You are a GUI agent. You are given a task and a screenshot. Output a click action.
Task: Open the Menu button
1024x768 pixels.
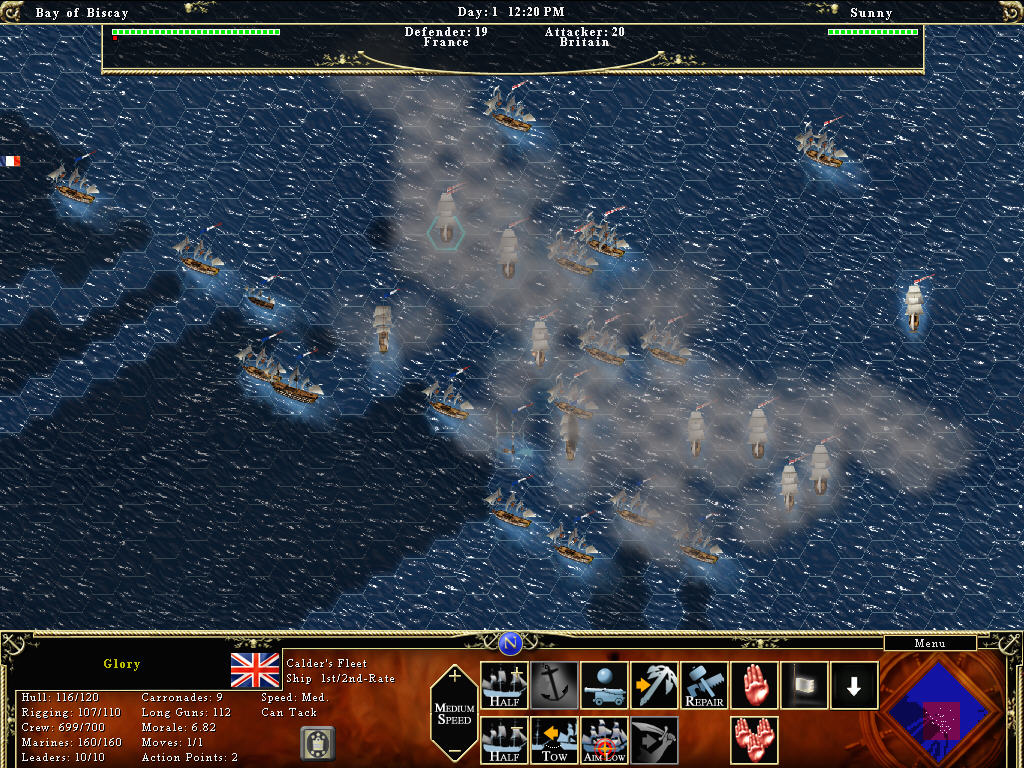click(x=929, y=644)
